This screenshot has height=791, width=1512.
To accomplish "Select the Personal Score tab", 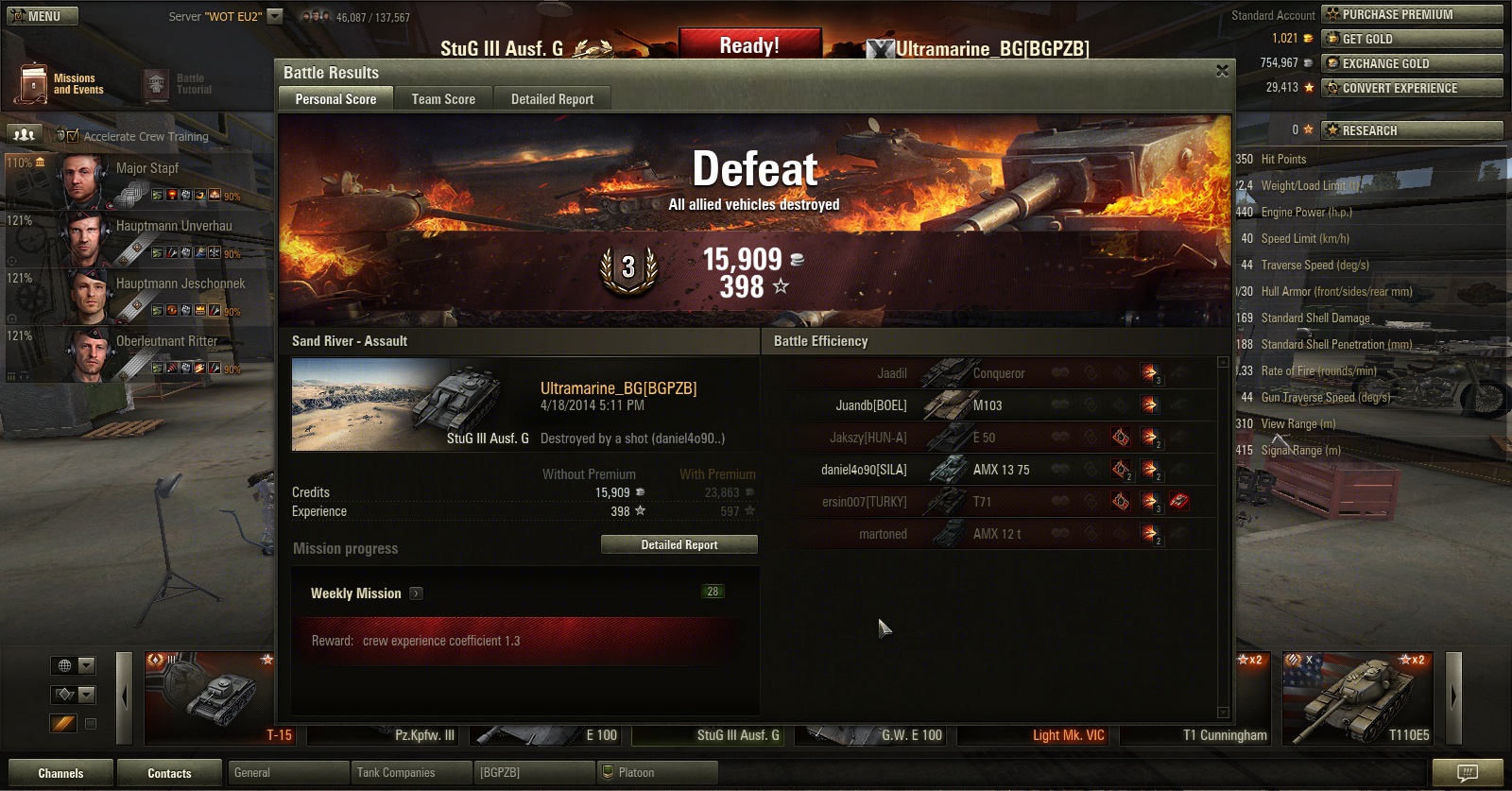I will tap(335, 98).
